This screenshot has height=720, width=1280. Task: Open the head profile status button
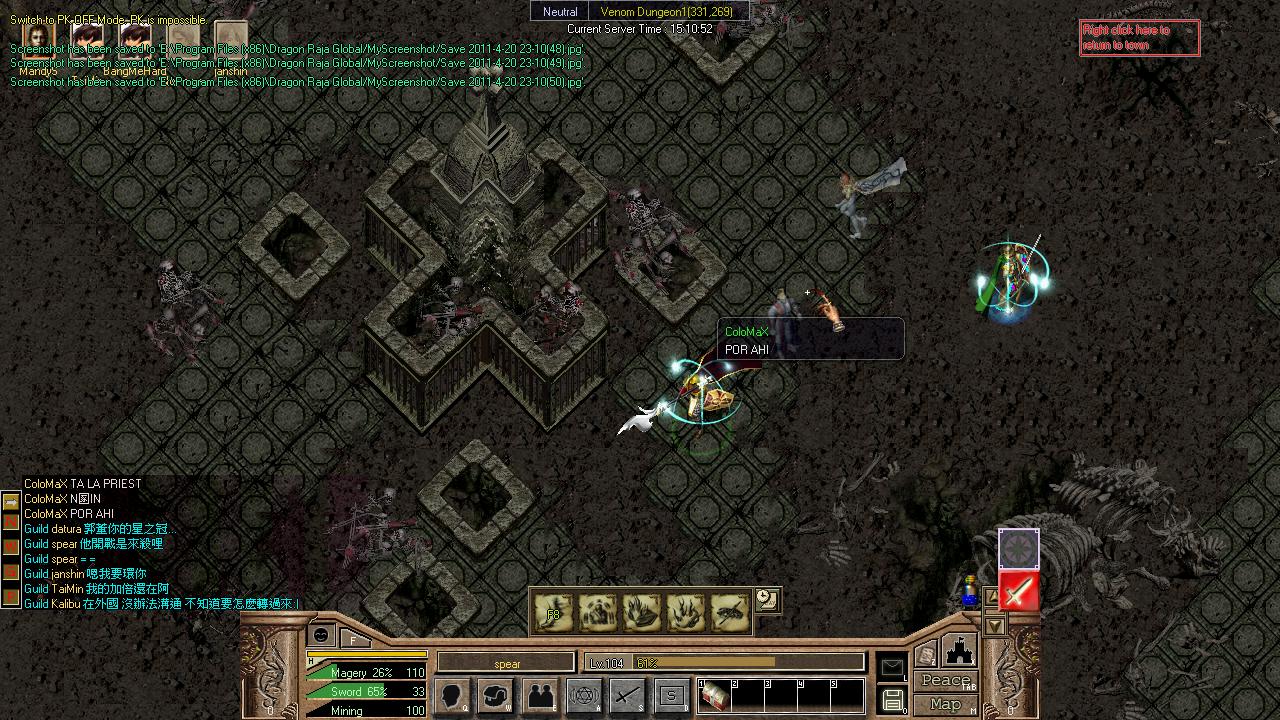tap(452, 696)
